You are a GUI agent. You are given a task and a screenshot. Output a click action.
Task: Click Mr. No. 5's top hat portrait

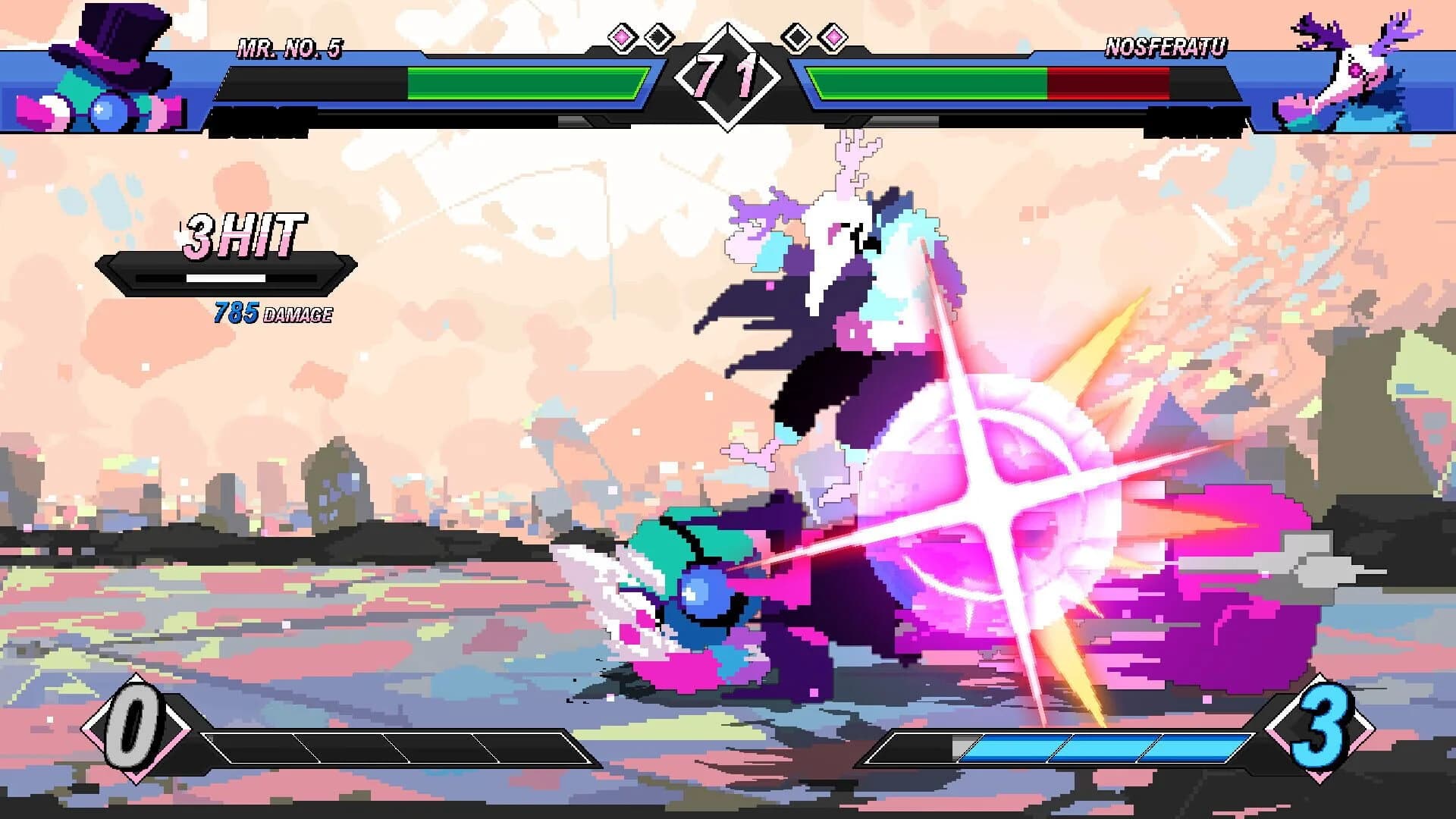(106, 64)
